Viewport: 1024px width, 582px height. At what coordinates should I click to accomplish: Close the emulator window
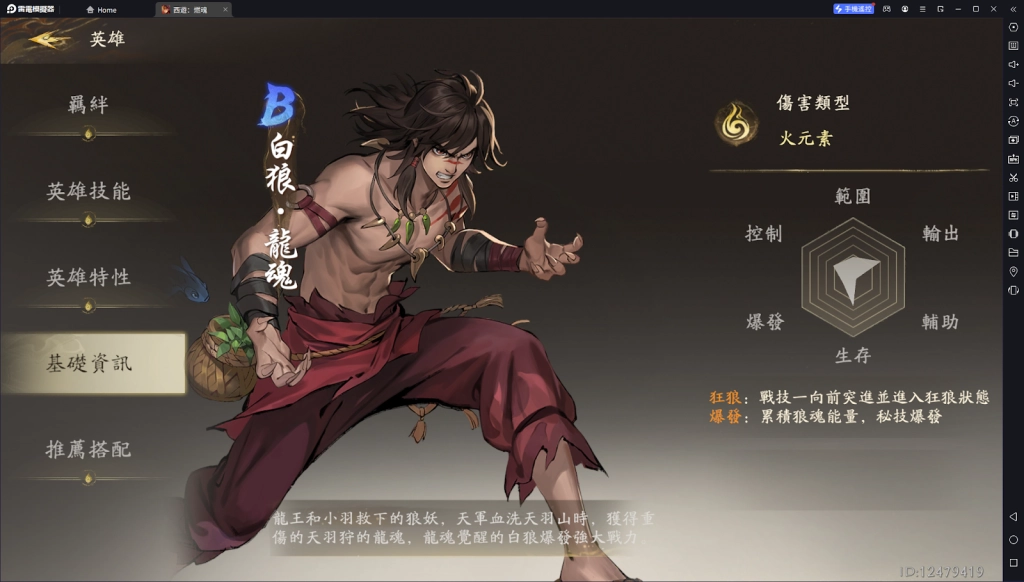(x=993, y=9)
